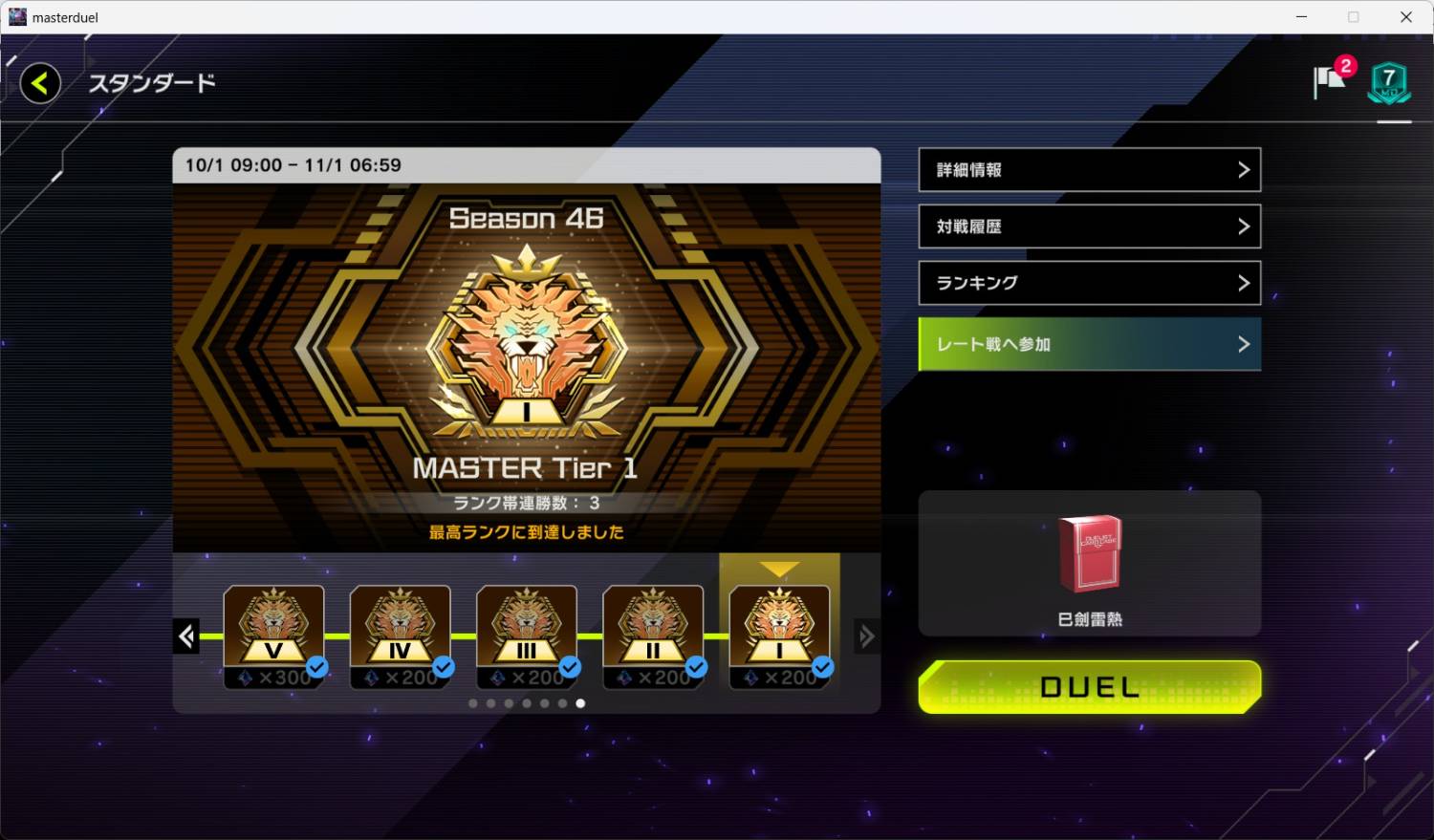Click the MD rank emblem icon top right
Viewport: 1434px width, 840px height.
tap(1390, 82)
